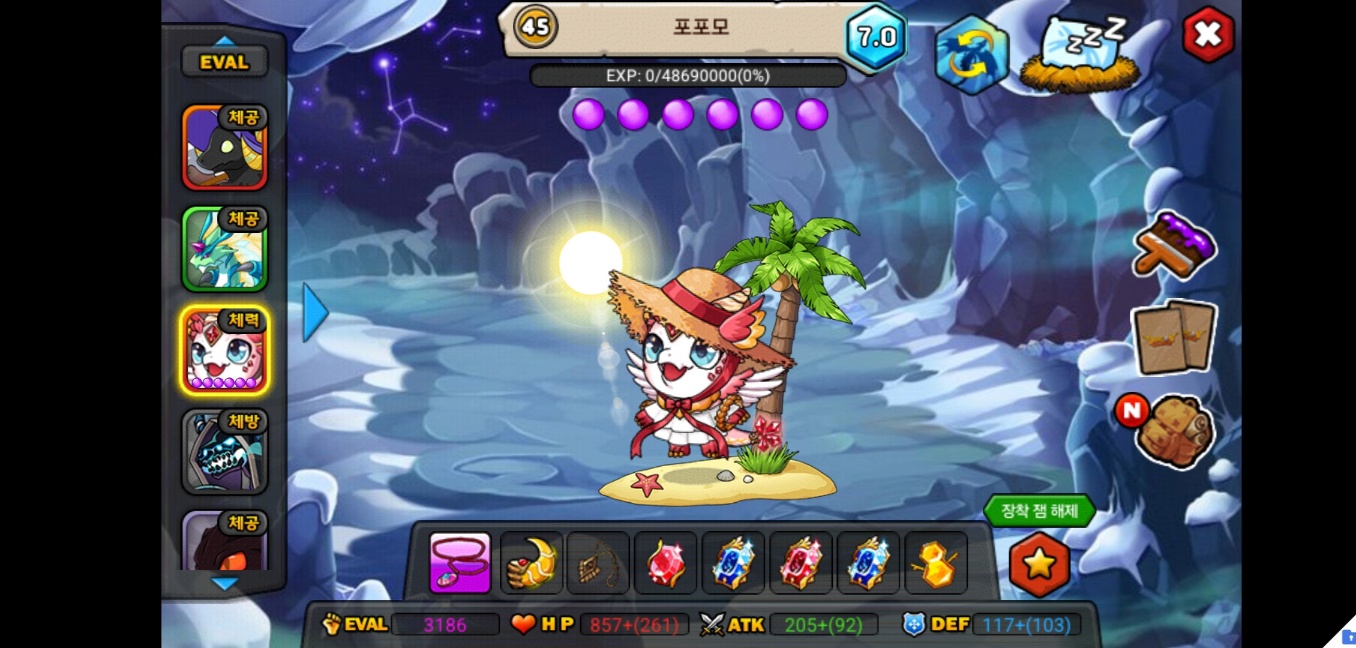The height and width of the screenshot is (648, 1356).
Task: Select the teal crystal dragon portrait
Action: coord(224,249)
